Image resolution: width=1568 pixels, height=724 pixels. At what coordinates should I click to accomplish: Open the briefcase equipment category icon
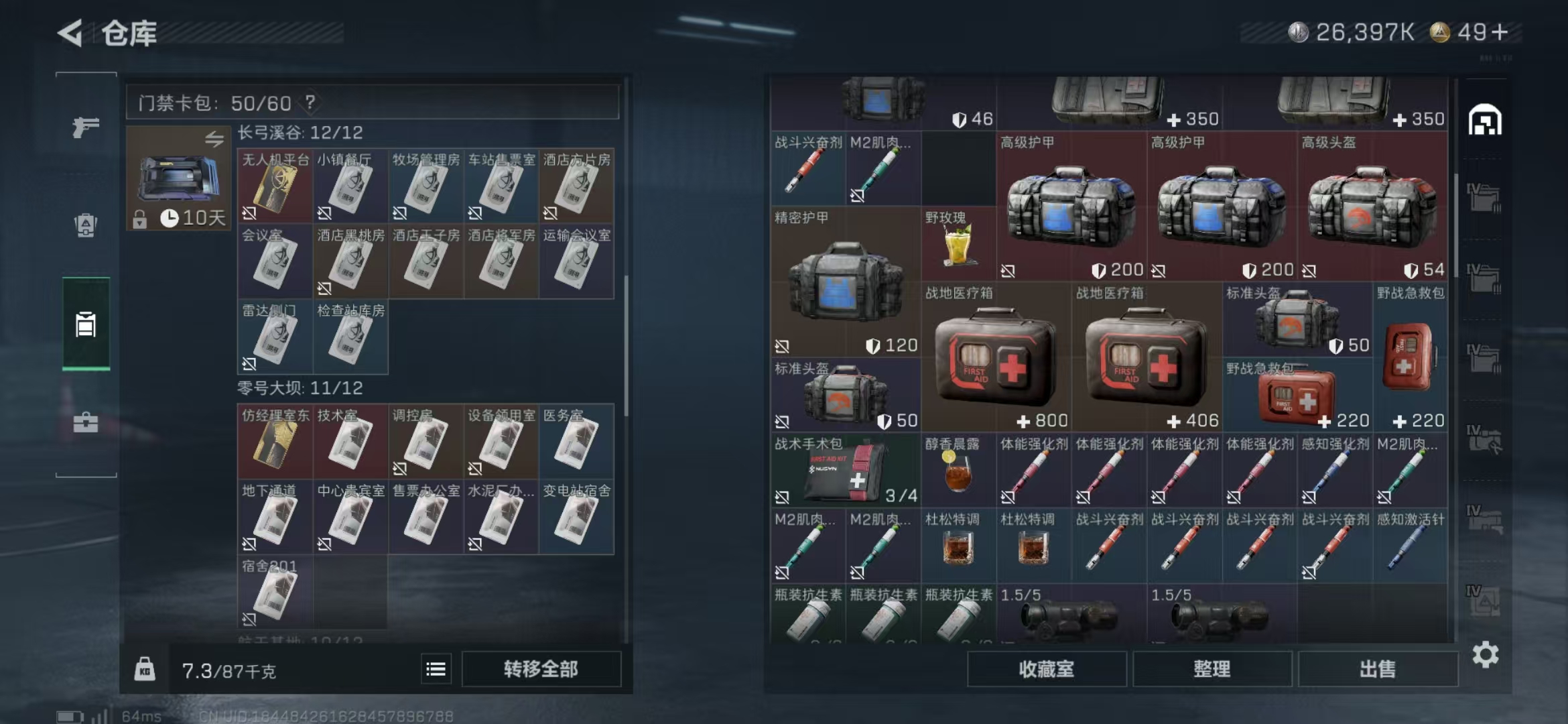(84, 424)
